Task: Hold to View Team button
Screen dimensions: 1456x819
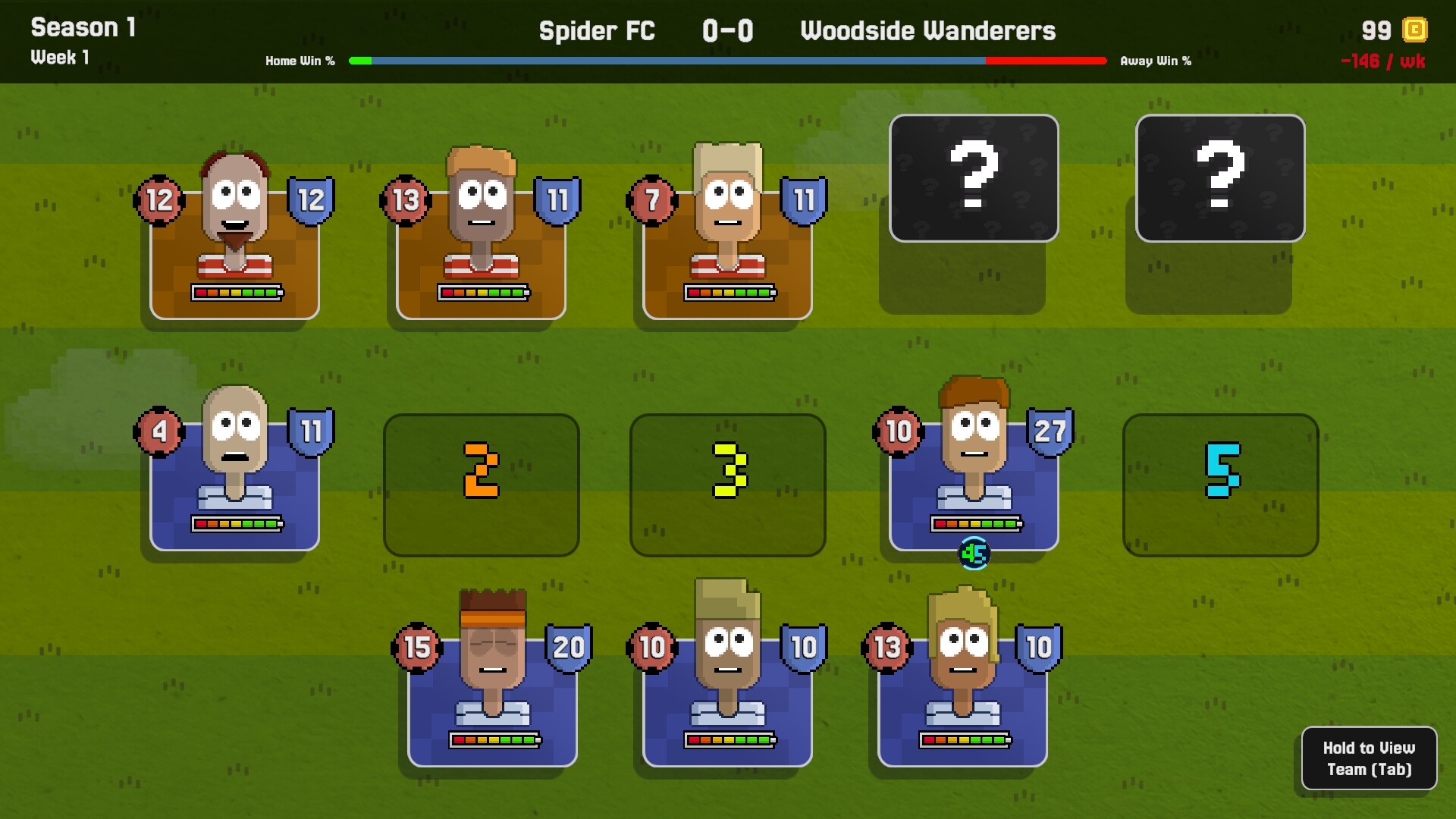Action: (1368, 758)
